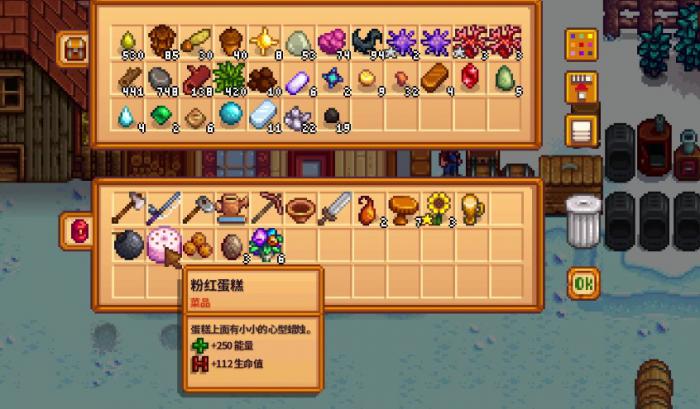Take the green emerald from the chest
Image resolution: width=700 pixels, height=409 pixels.
pyautogui.click(x=161, y=115)
